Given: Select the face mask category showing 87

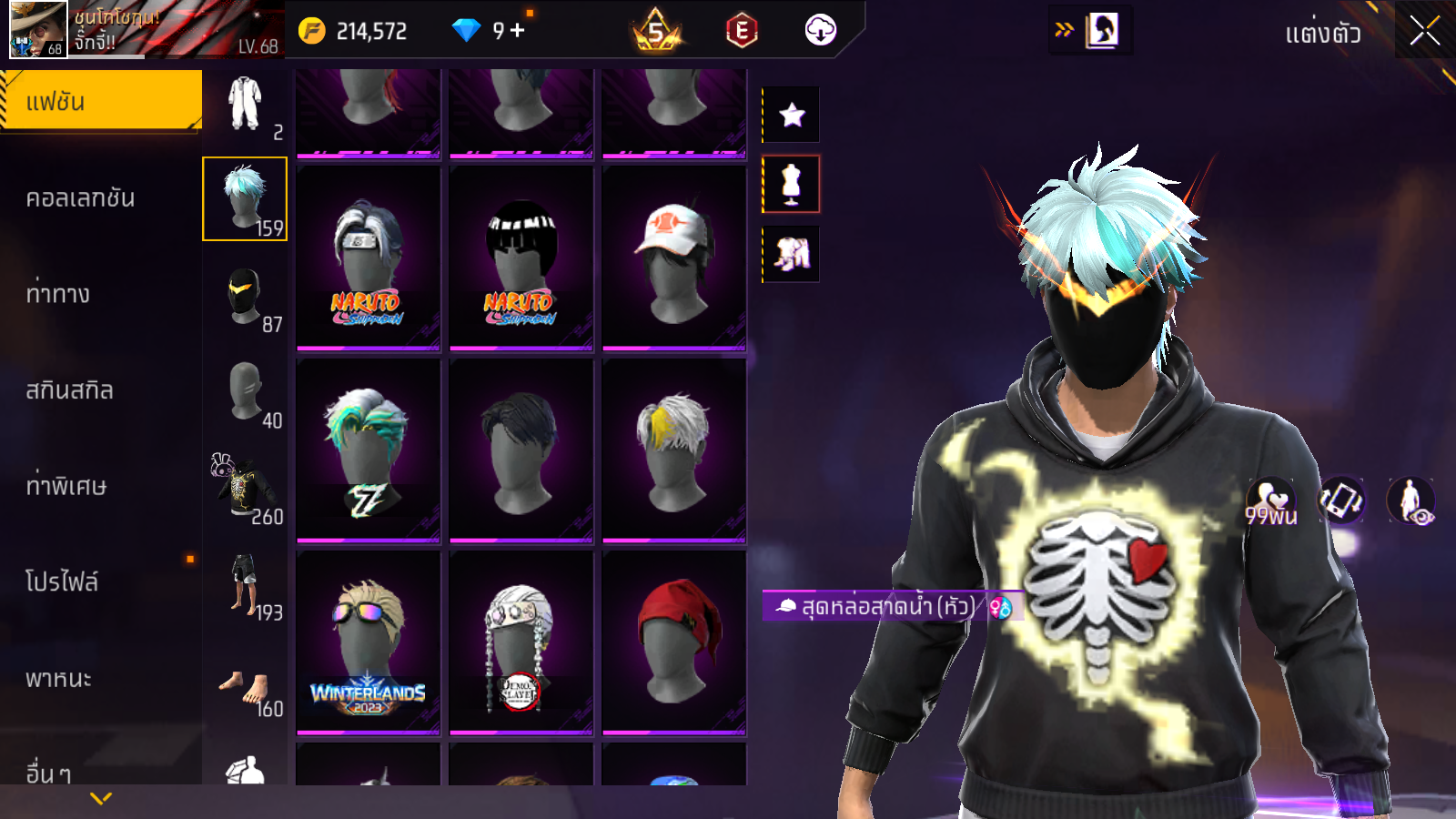Looking at the screenshot, I should [245, 297].
